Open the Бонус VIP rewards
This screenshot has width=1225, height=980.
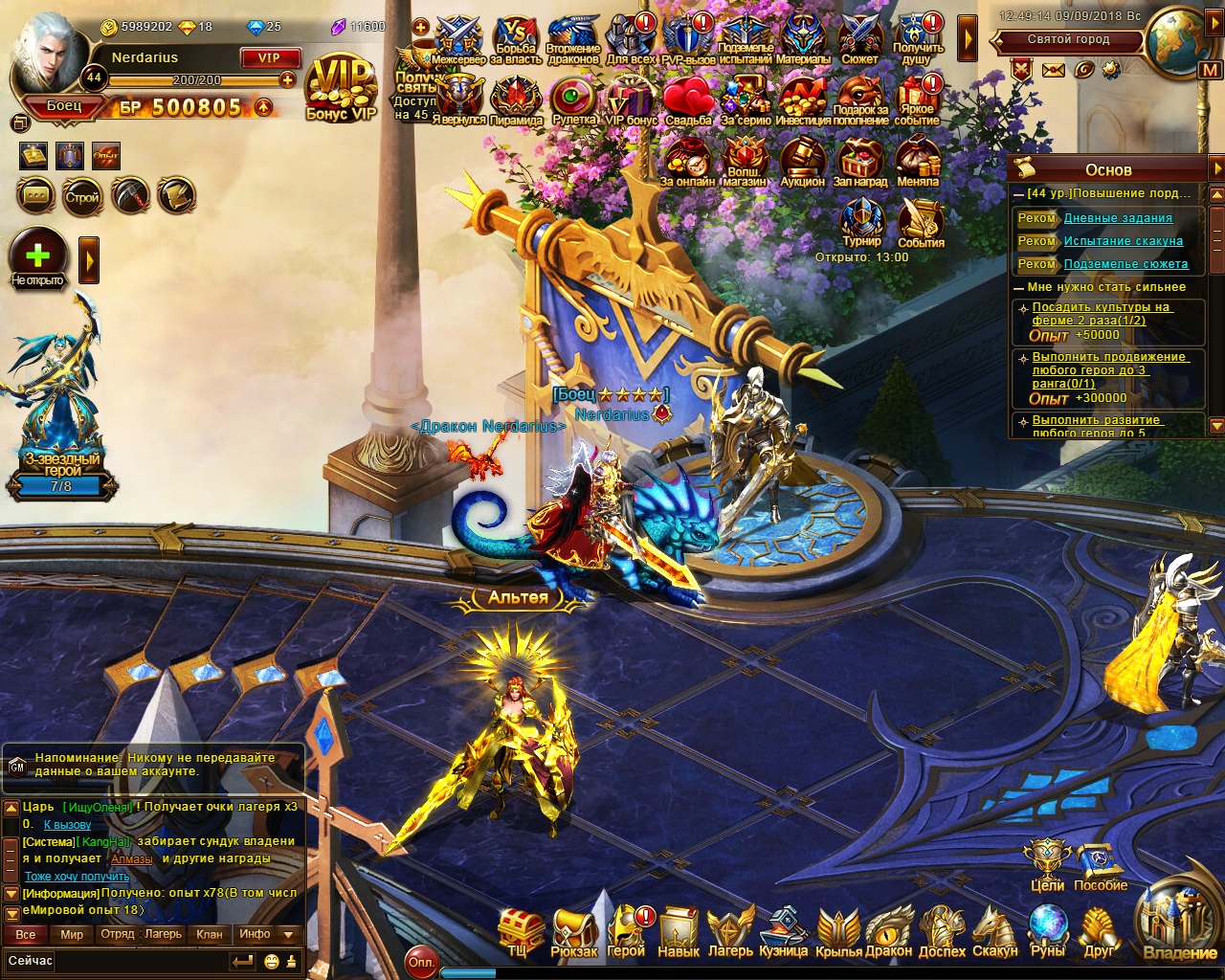click(x=341, y=89)
